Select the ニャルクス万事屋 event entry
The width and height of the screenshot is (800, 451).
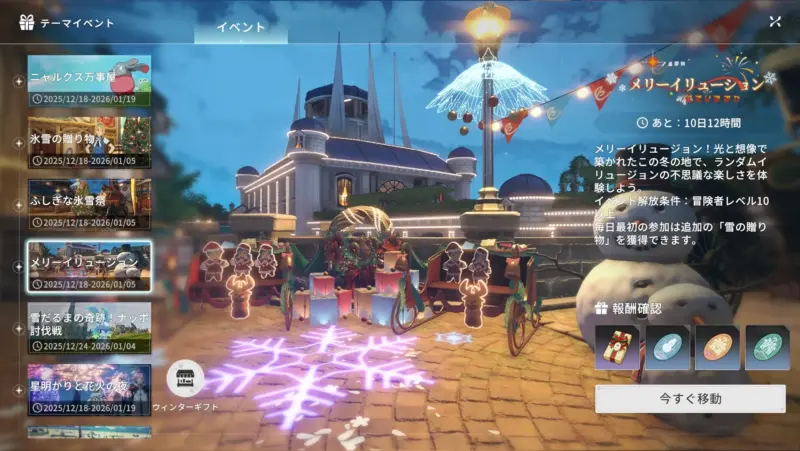click(x=90, y=81)
